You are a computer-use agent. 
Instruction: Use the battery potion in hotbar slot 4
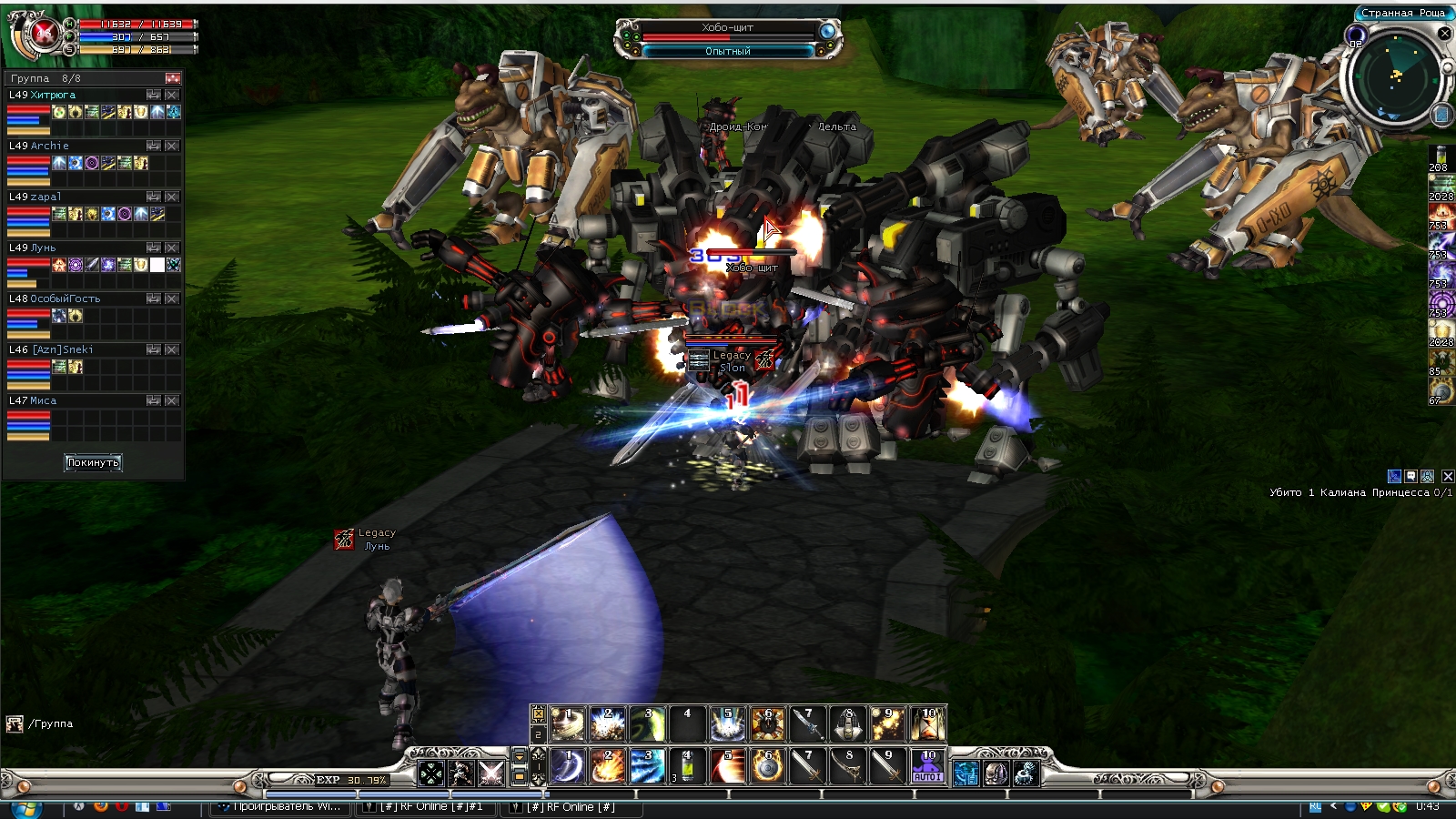pyautogui.click(x=687, y=766)
